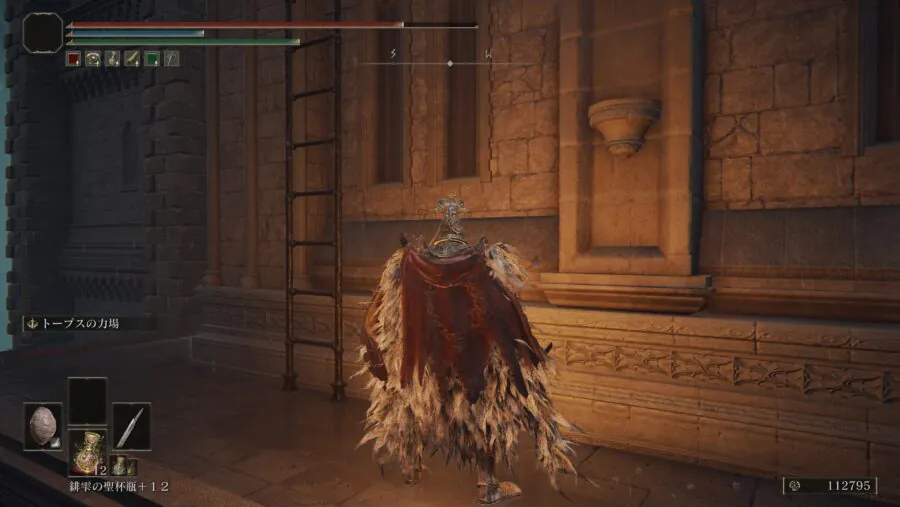Click the small next-item flask preview
Image resolution: width=900 pixels, height=507 pixels.
(x=118, y=464)
